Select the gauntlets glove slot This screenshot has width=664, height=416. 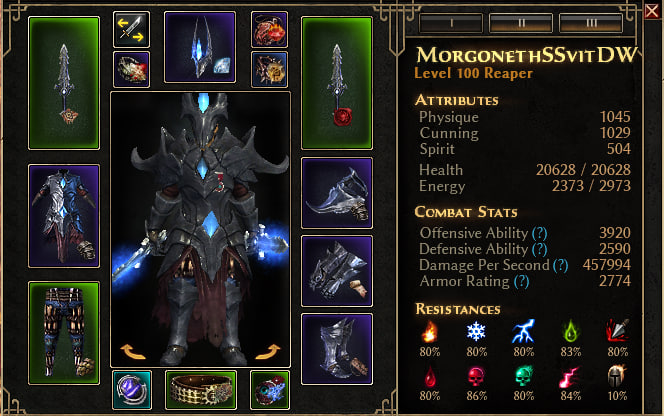[337, 270]
